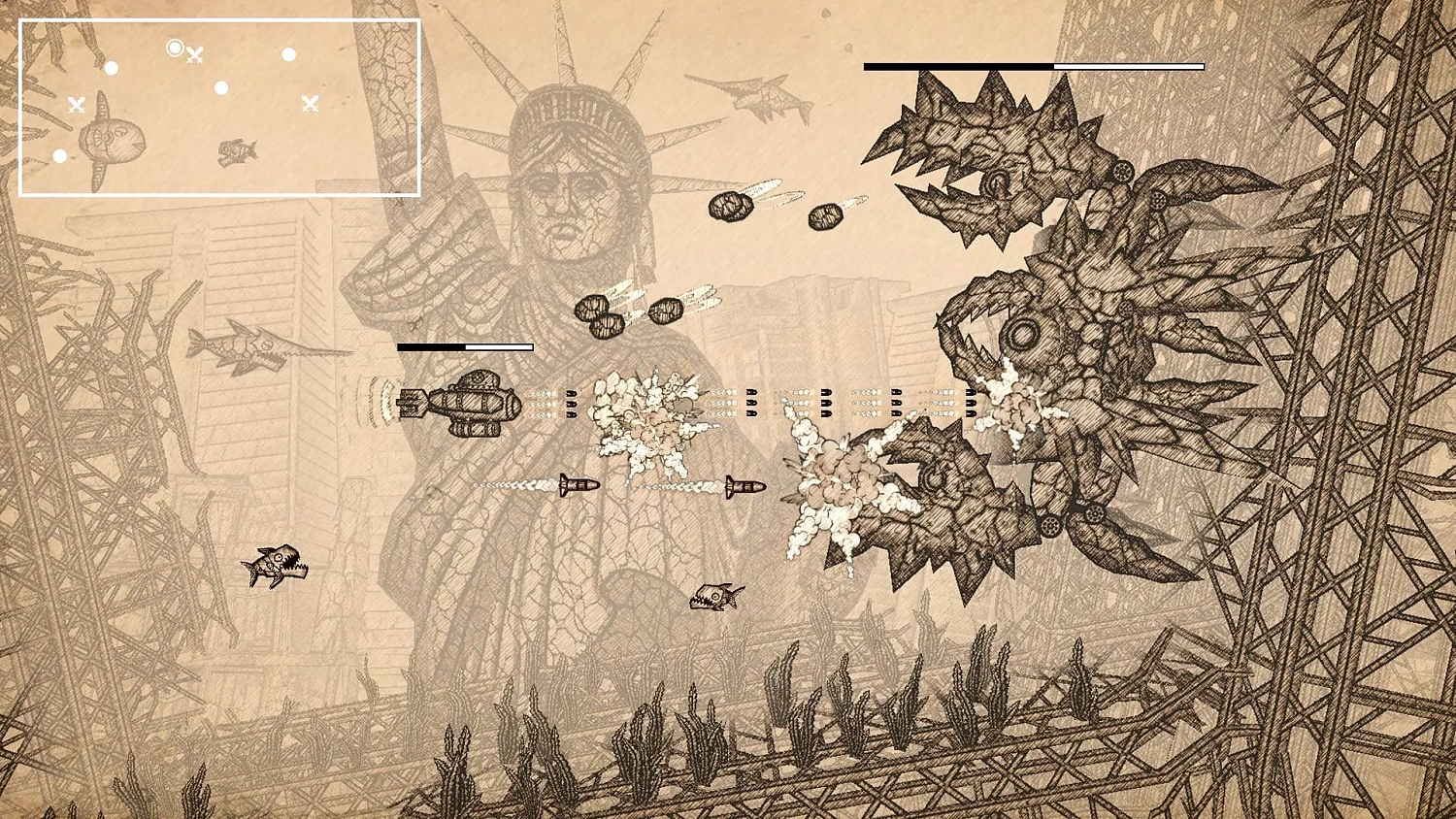Select the crossed-swords boss marker left of minimap
The image size is (1456, 819).
pyautogui.click(x=76, y=105)
